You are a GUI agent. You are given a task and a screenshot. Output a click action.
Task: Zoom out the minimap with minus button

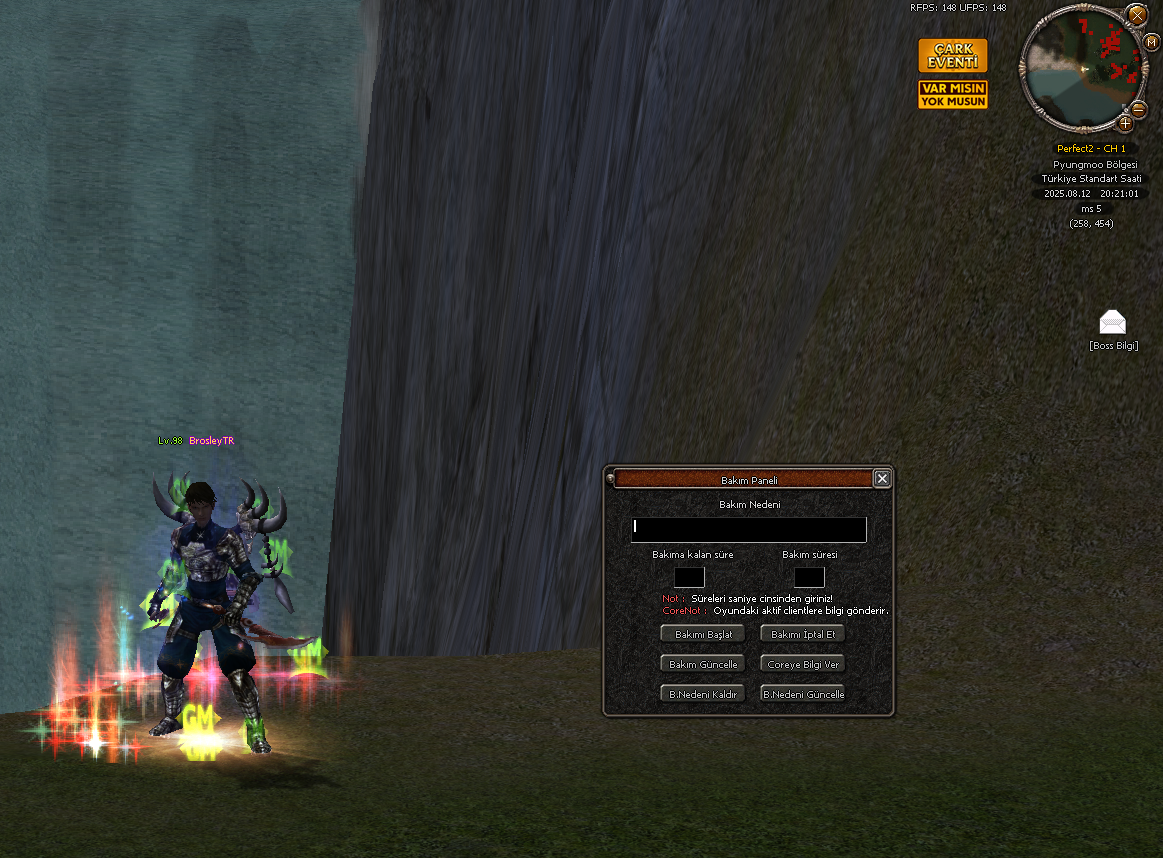(x=1137, y=109)
